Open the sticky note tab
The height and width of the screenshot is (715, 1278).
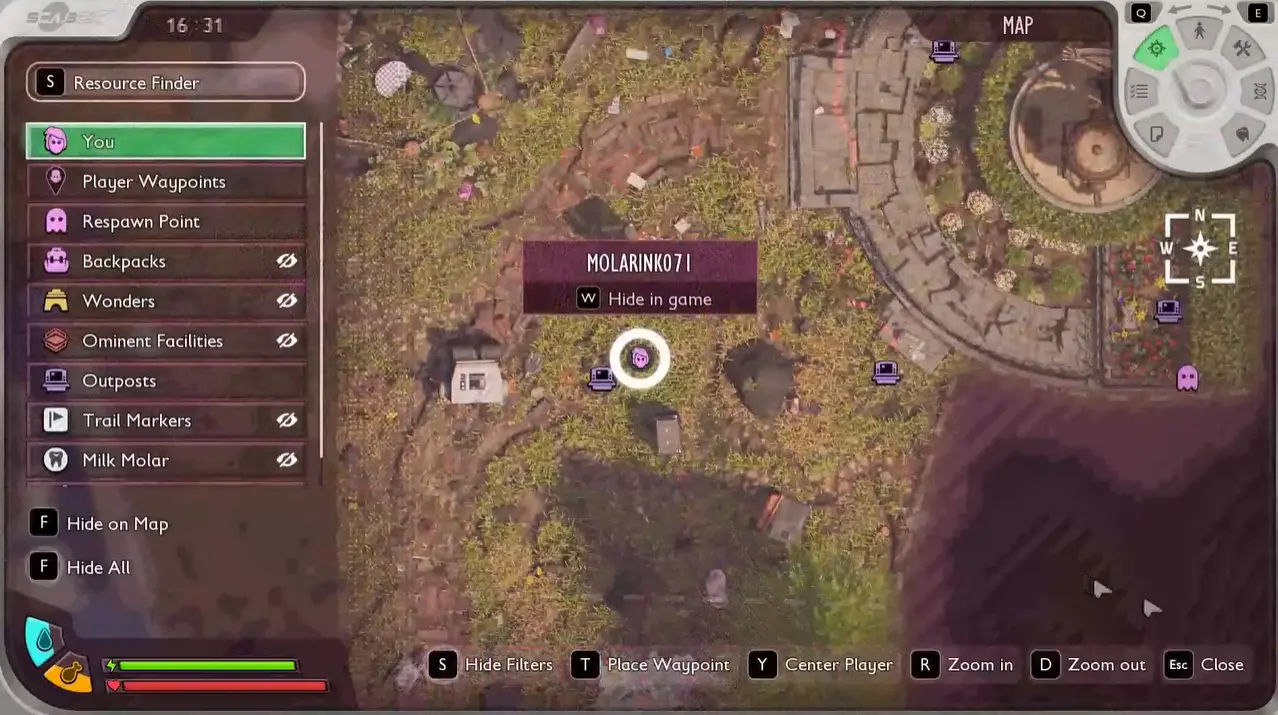[x=1157, y=133]
